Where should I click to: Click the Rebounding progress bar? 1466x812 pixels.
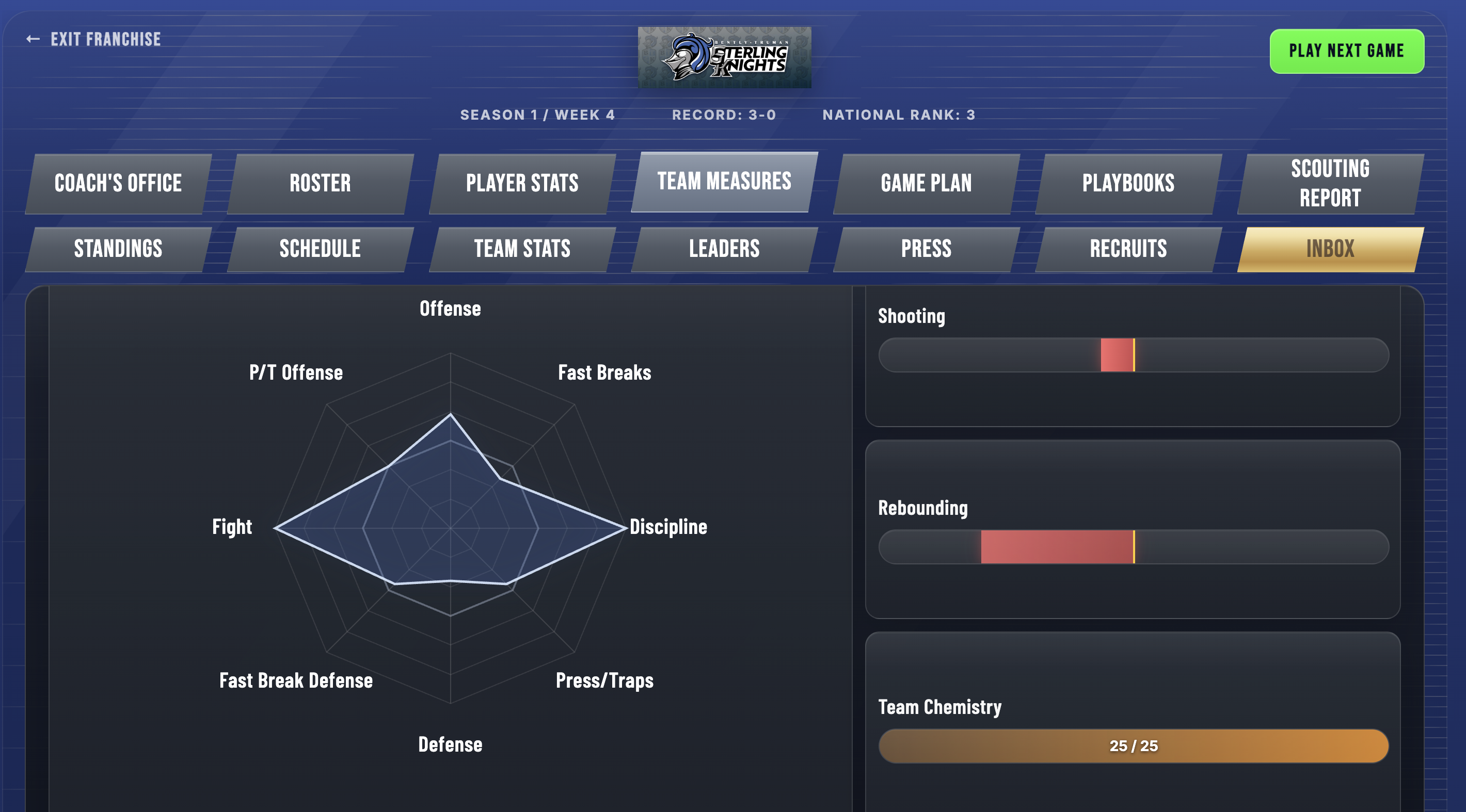[x=1135, y=546]
